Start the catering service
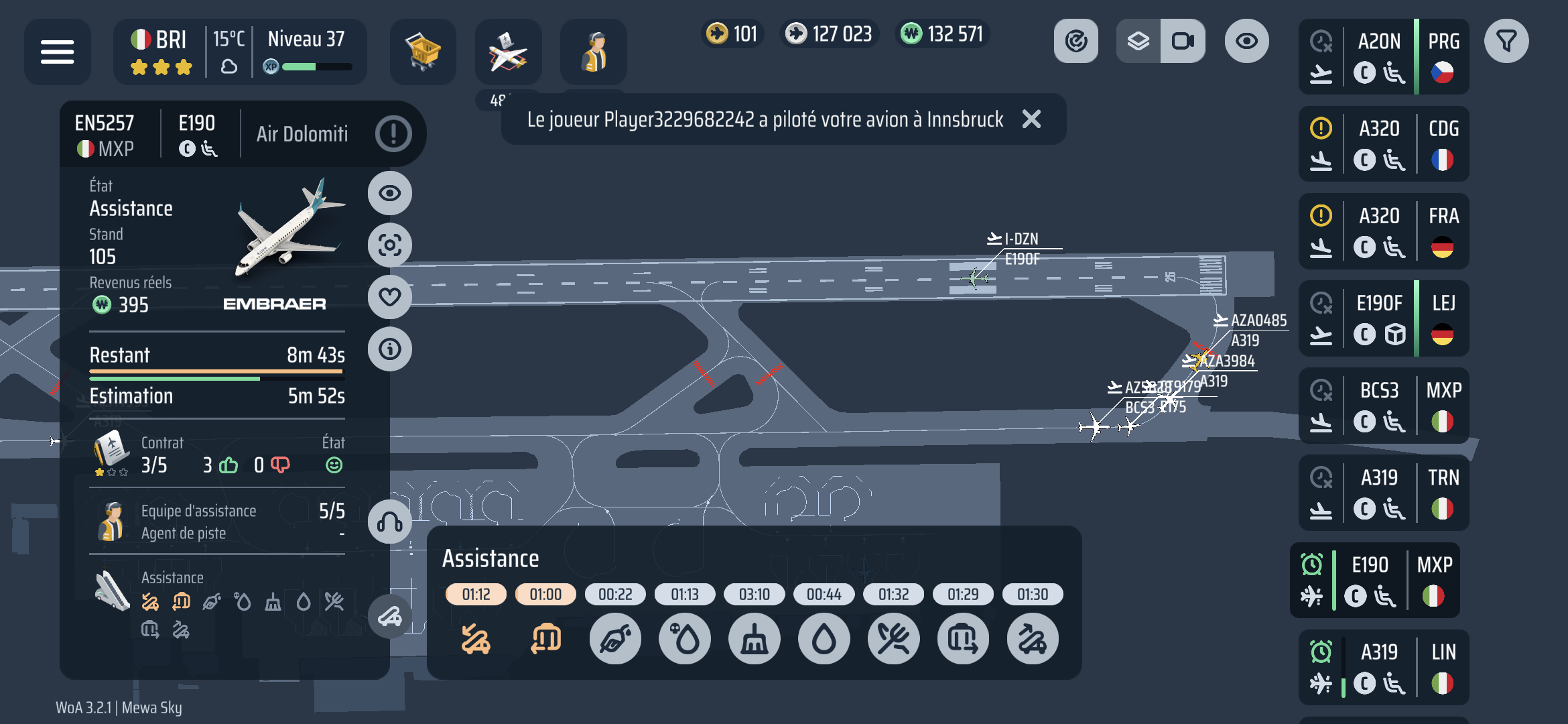This screenshot has width=1568, height=724. [894, 640]
